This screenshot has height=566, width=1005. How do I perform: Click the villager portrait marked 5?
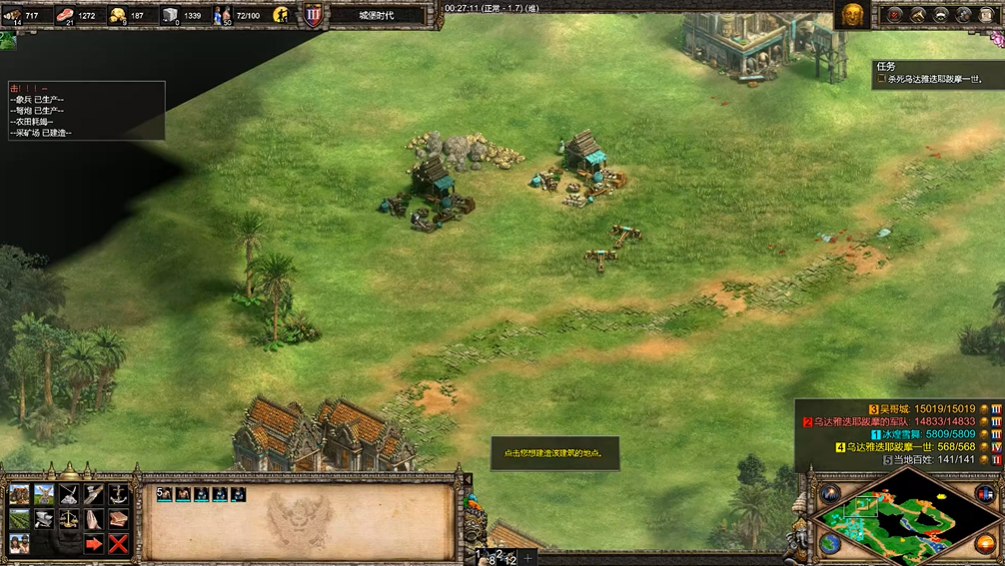click(x=165, y=494)
